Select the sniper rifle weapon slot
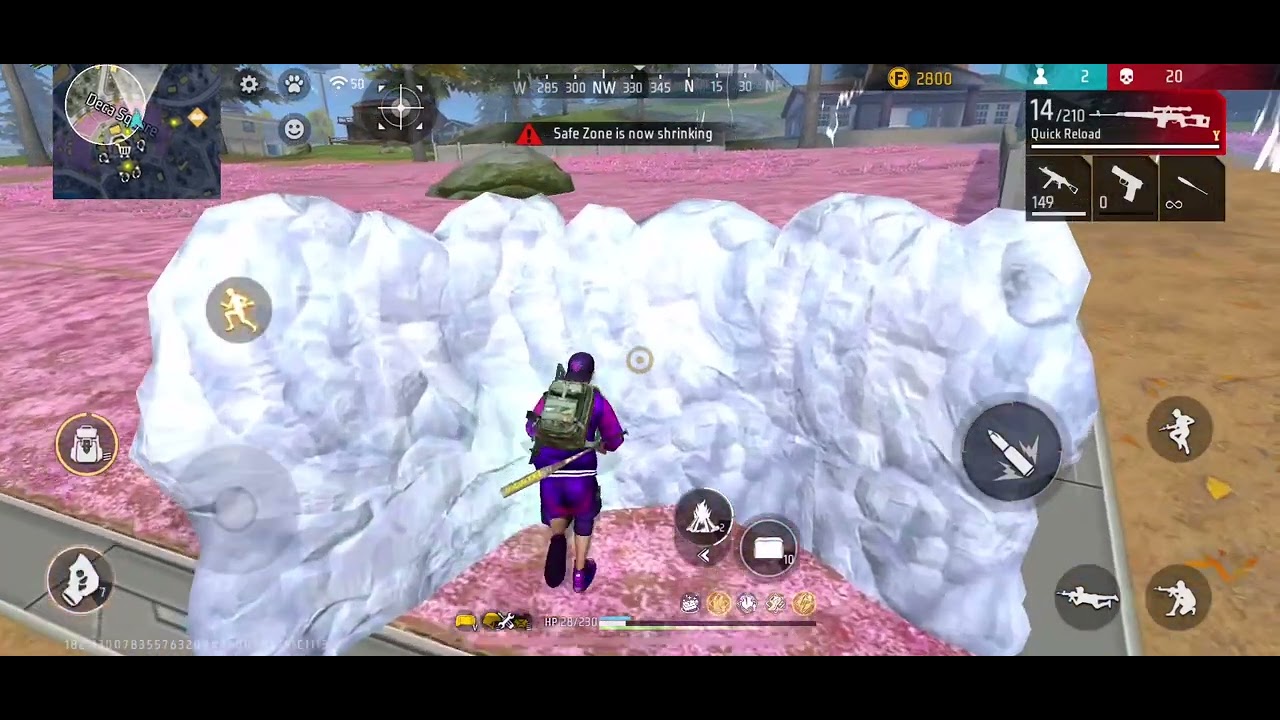Image resolution: width=1280 pixels, height=720 pixels. point(1125,122)
